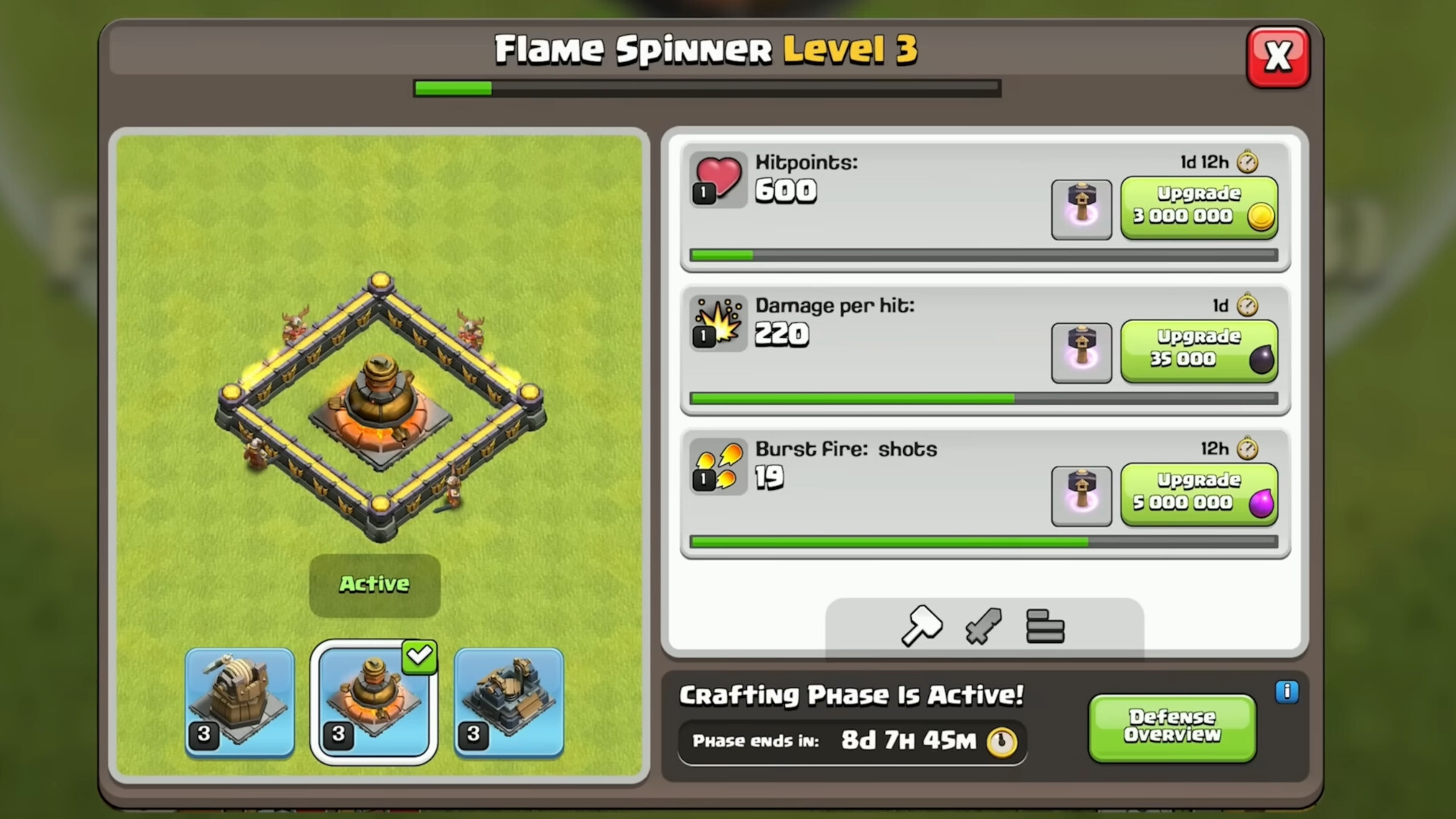Upgrade Damage per hit for 35,000
Viewport: 1456px width, 819px height.
click(x=1199, y=348)
